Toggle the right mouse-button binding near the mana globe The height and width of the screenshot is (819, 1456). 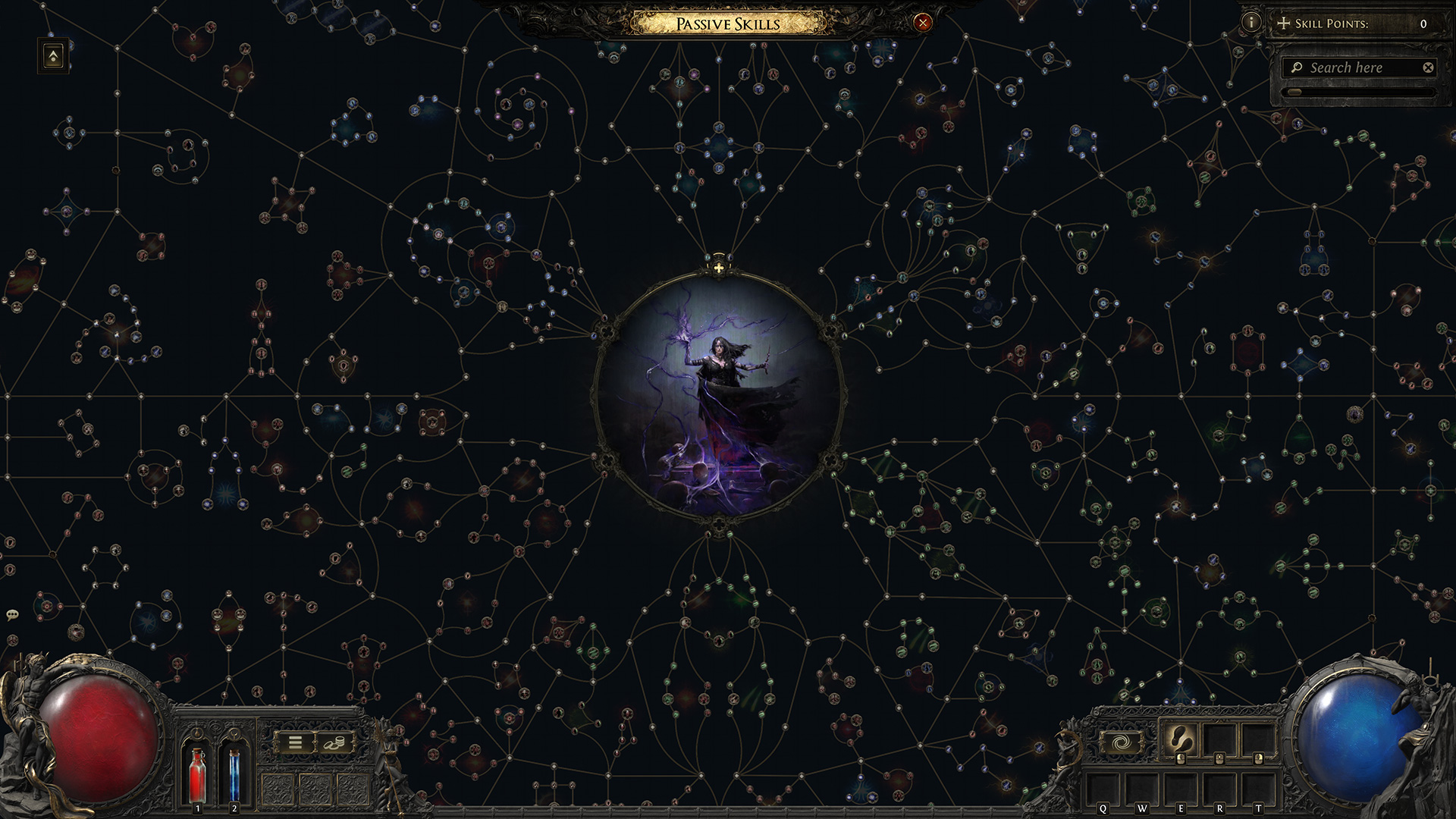click(x=1257, y=759)
